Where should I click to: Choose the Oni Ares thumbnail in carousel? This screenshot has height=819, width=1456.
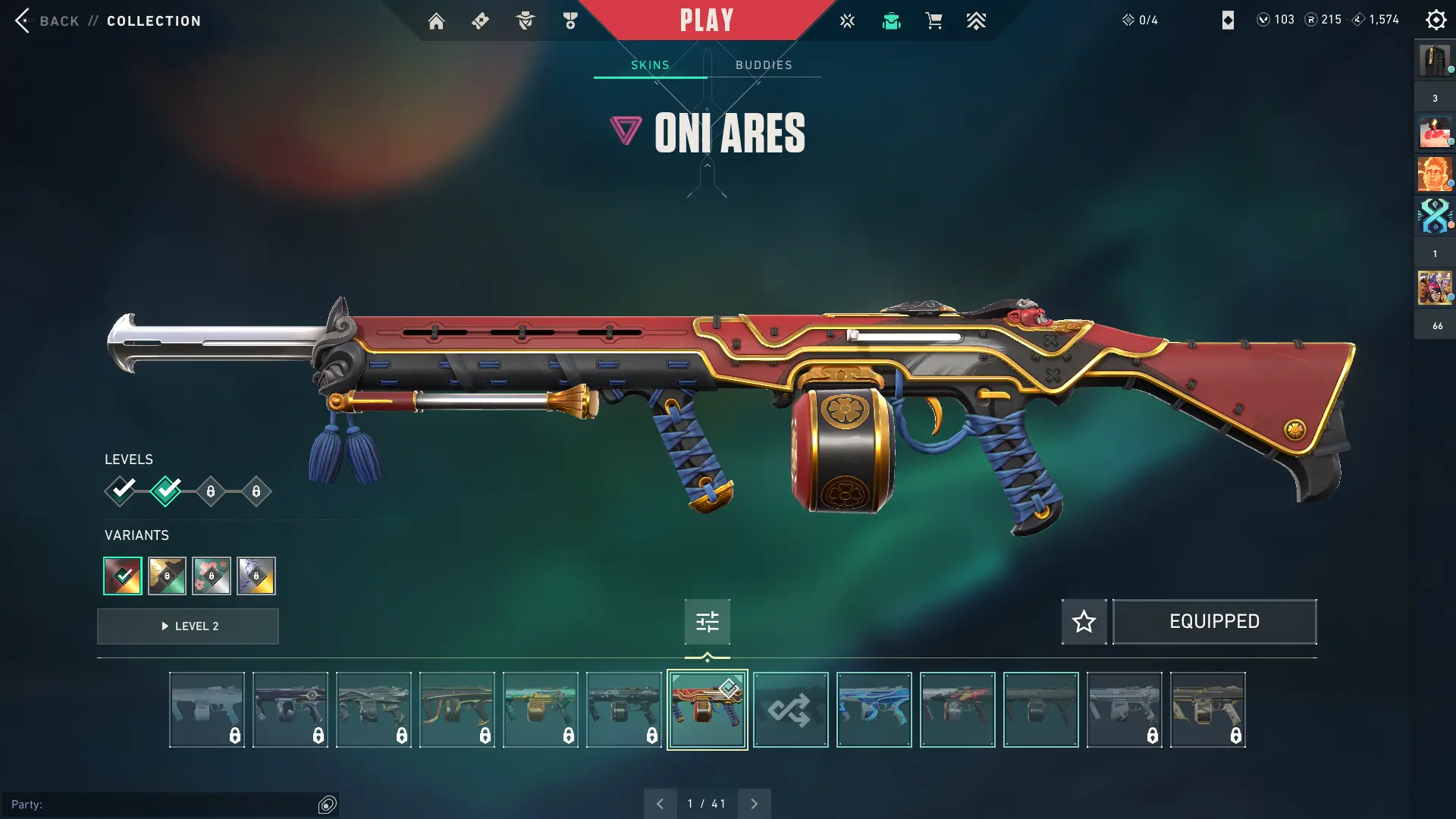tap(707, 710)
